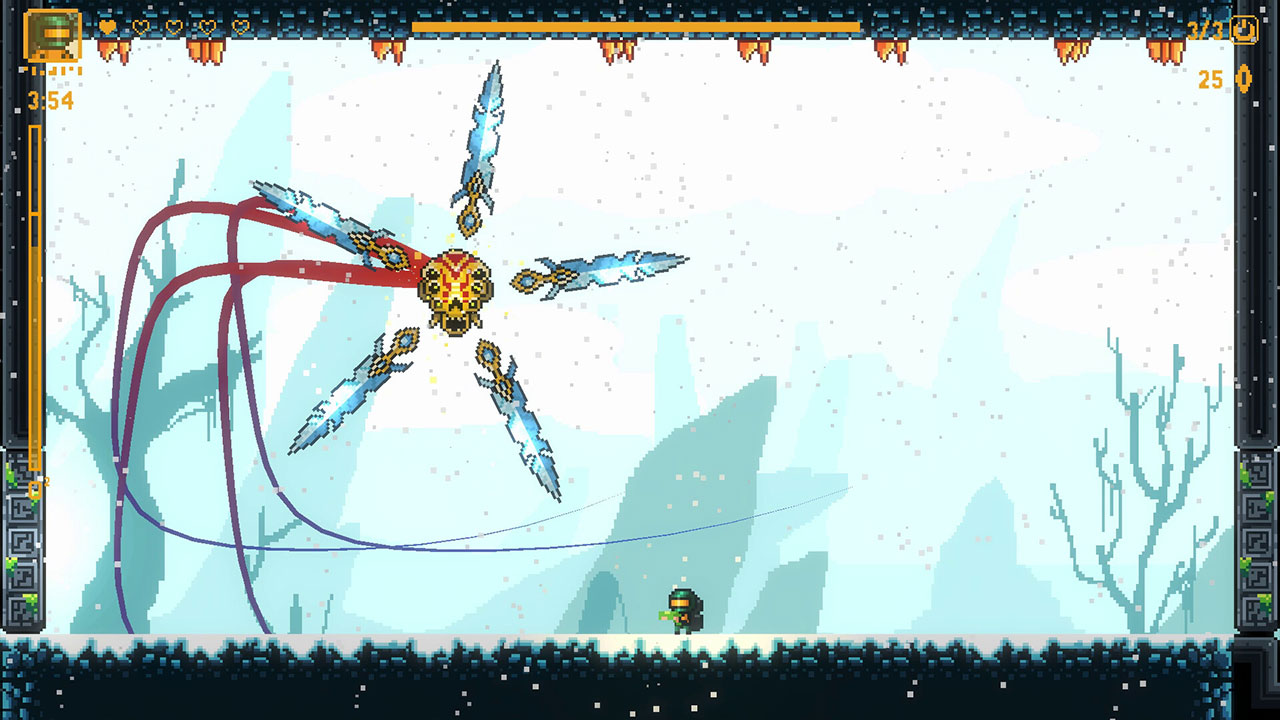Click the second empty heart icon

pos(142,27)
